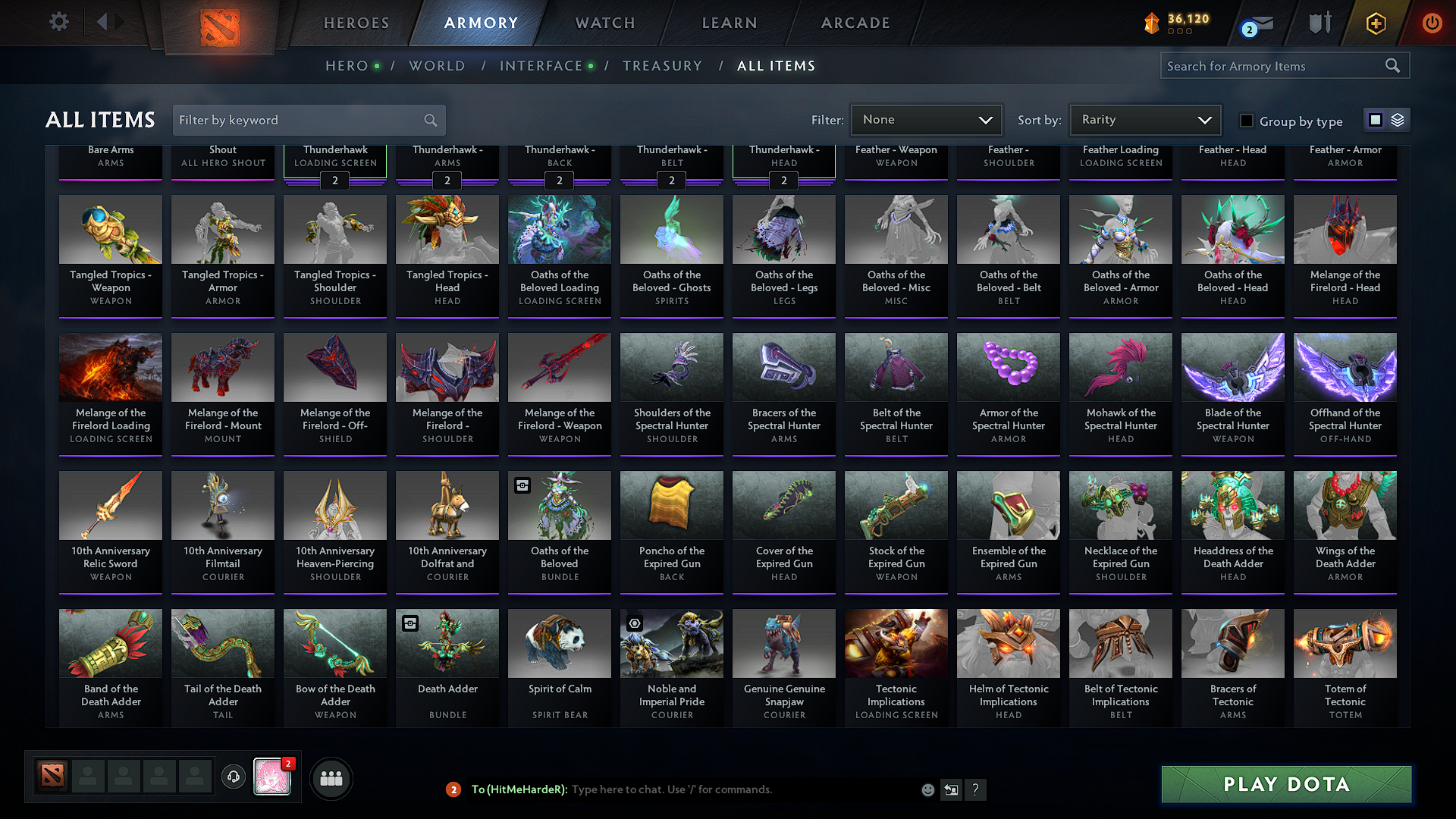This screenshot has height=819, width=1456.
Task: Open the emoticon picker in chat
Action: (927, 789)
